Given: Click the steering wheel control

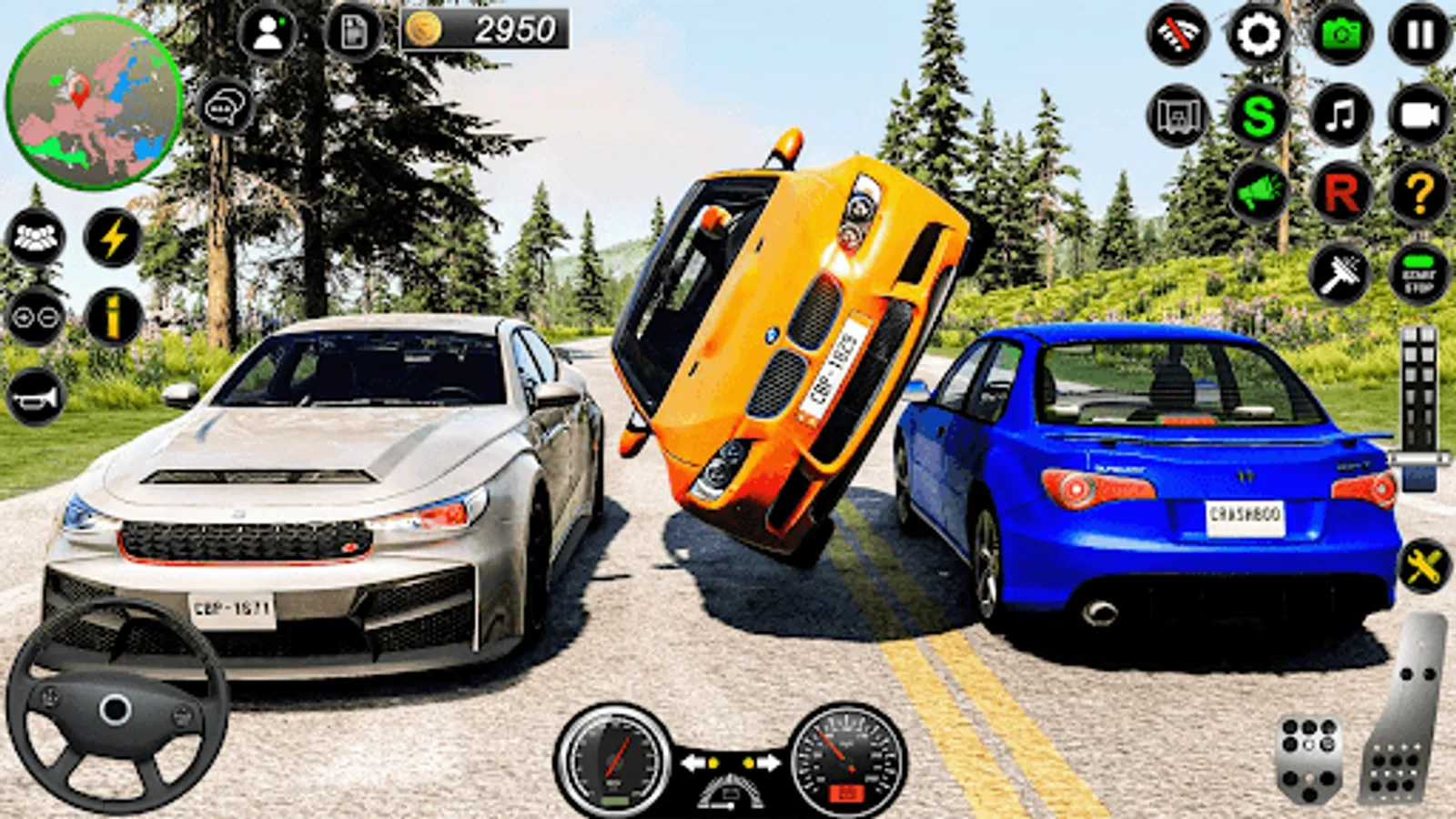Looking at the screenshot, I should (116, 708).
